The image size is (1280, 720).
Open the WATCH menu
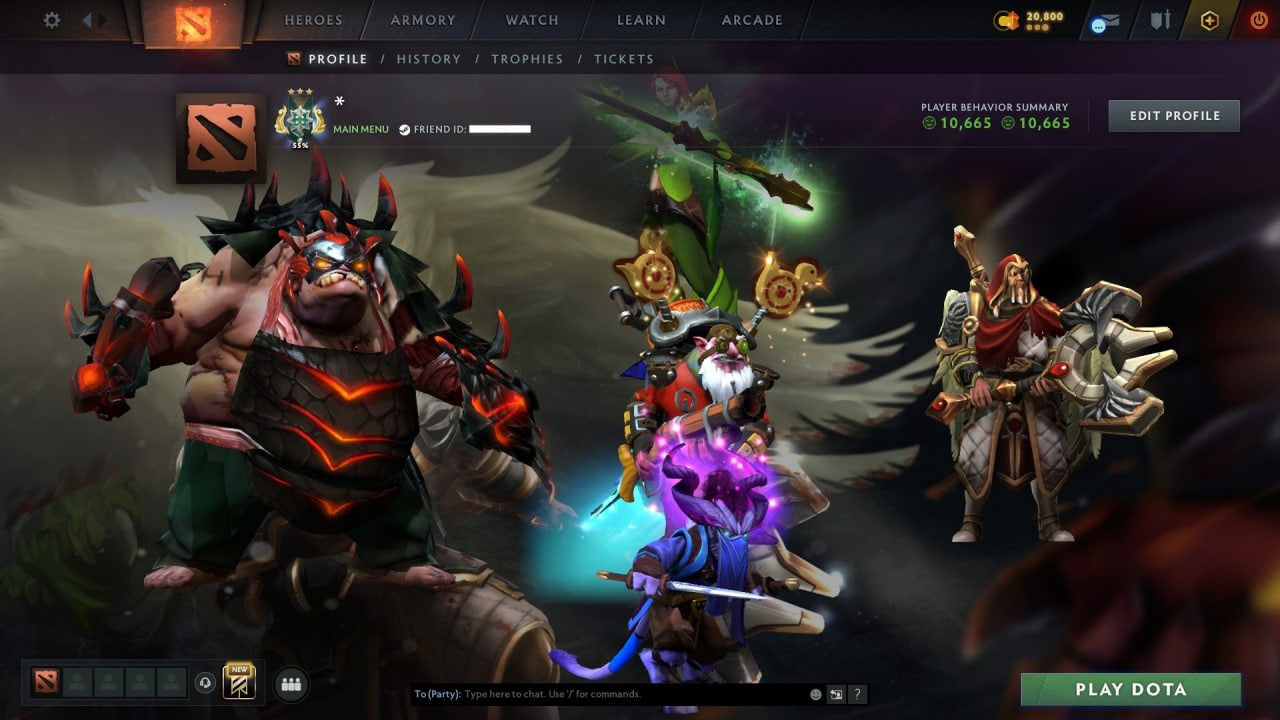(531, 19)
